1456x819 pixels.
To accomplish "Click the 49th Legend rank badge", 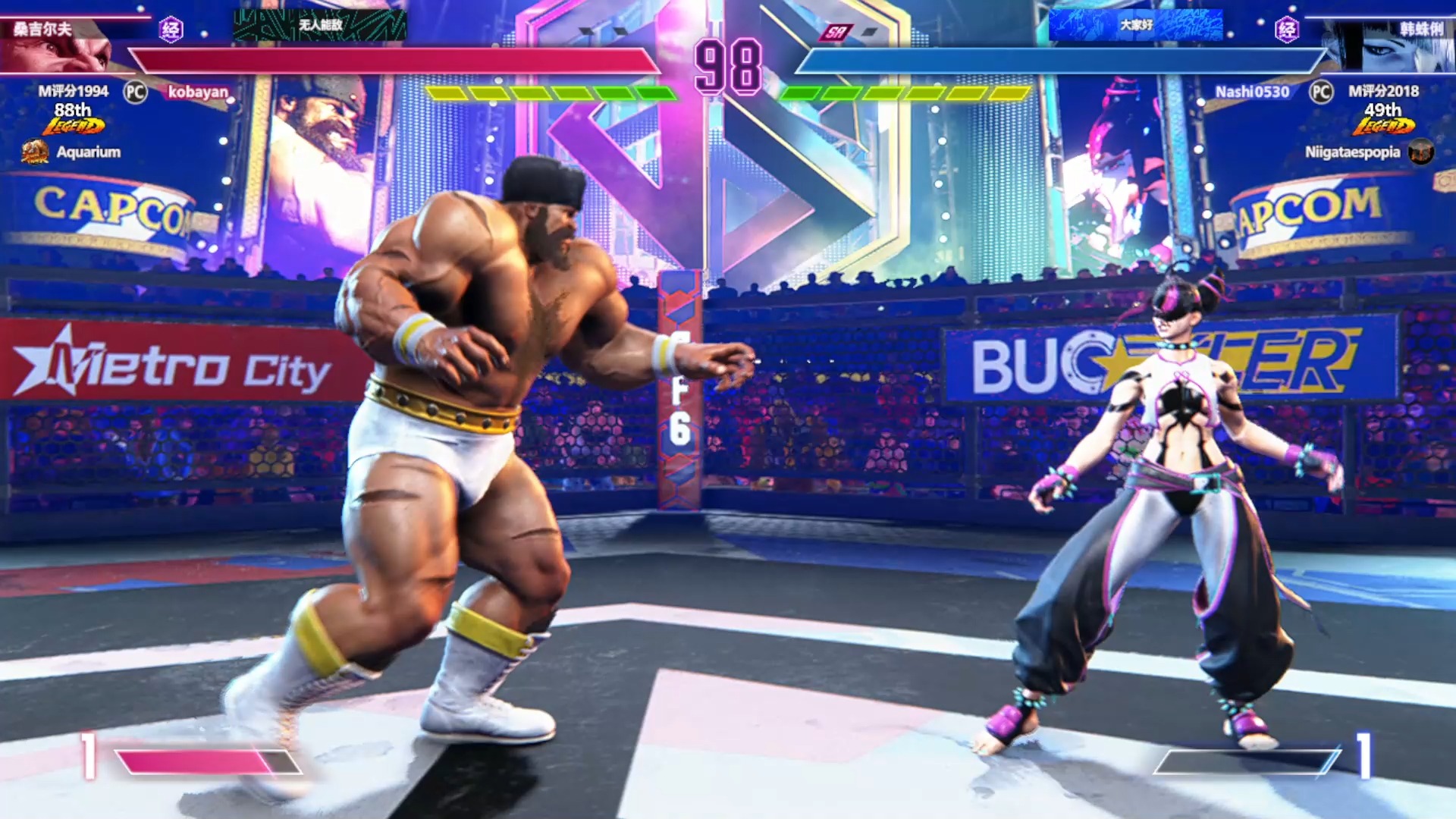I will (1383, 119).
